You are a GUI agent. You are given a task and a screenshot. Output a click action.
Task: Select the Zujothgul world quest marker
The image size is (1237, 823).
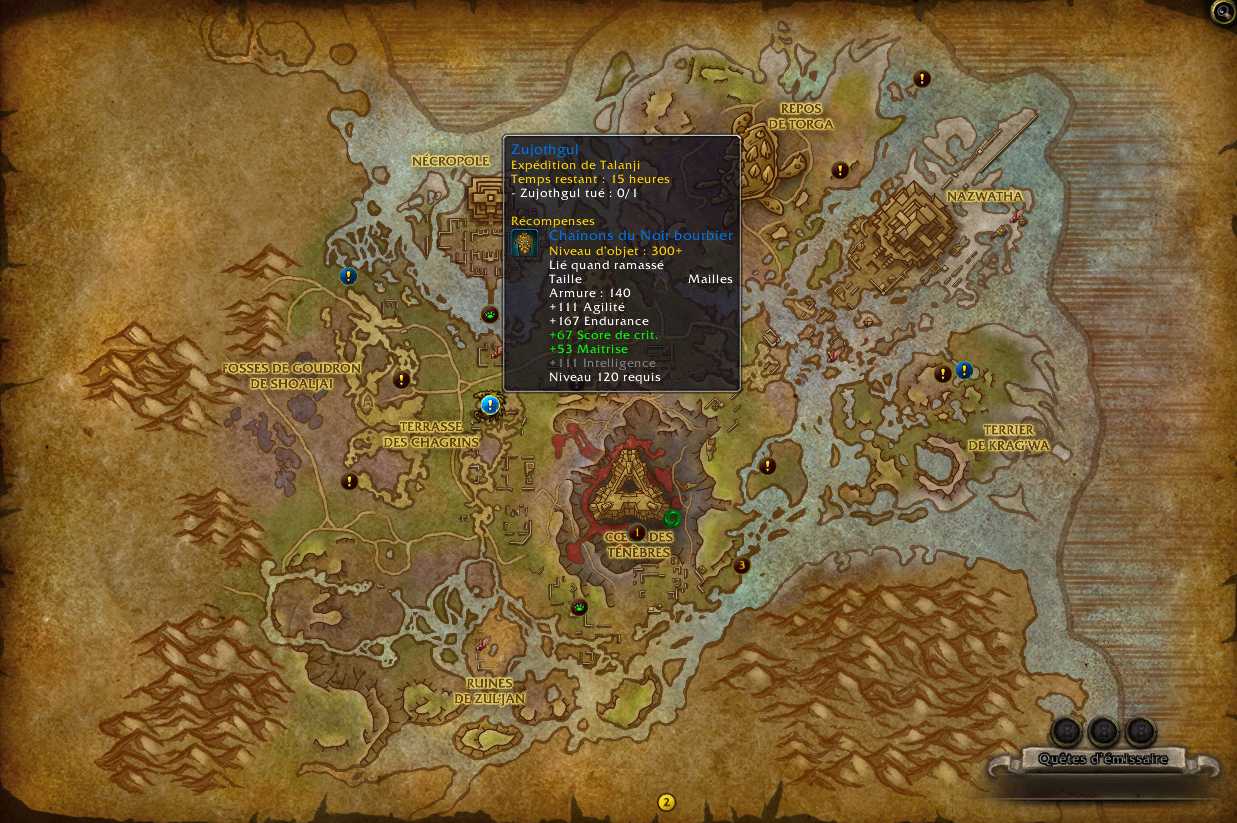pyautogui.click(x=490, y=405)
